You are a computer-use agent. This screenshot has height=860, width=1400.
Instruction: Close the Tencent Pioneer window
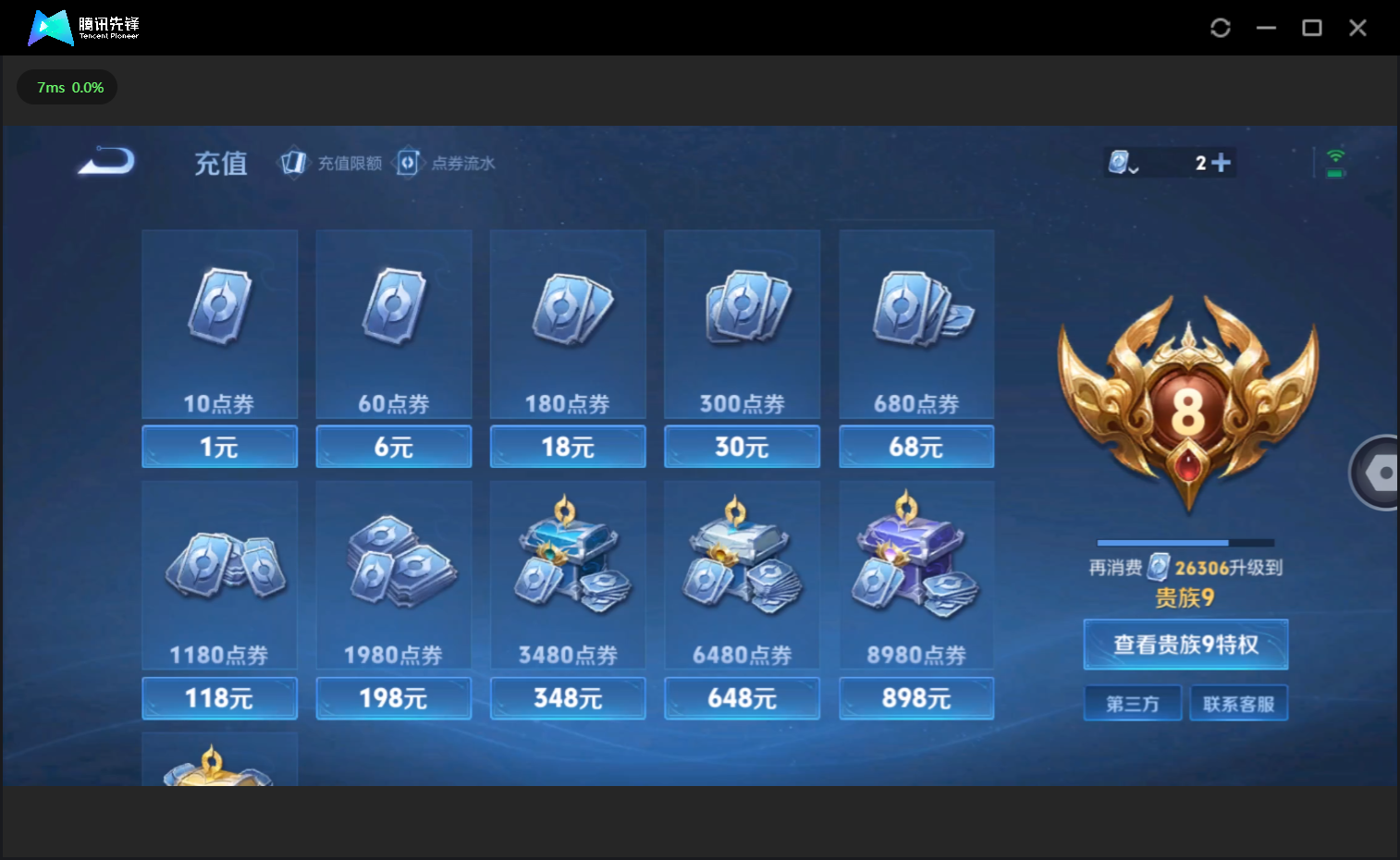tap(1357, 28)
